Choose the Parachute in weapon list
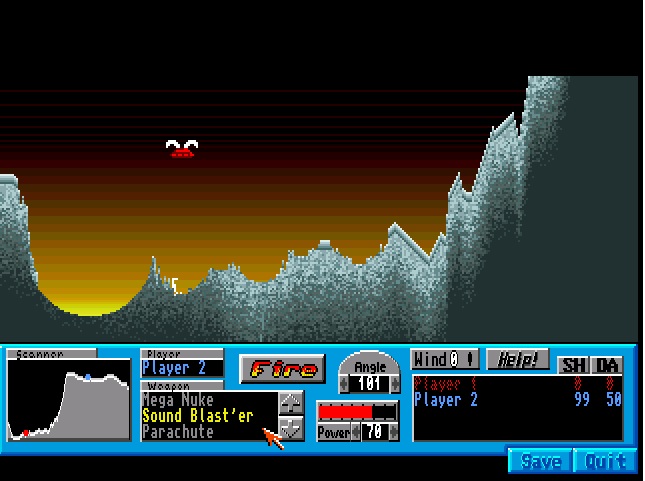 [178, 432]
